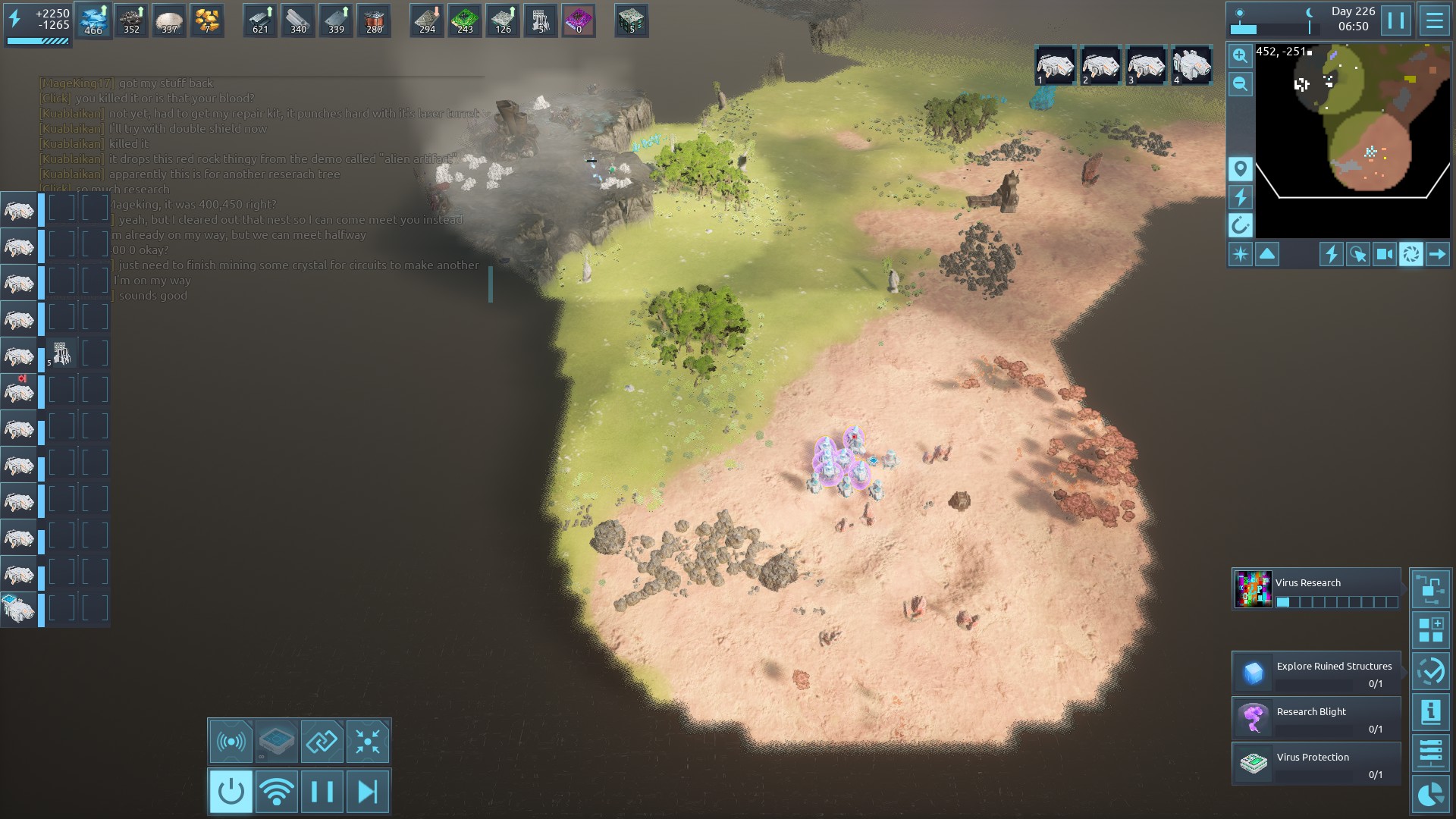Open the info book codex
The width and height of the screenshot is (1456, 819).
point(1430,712)
